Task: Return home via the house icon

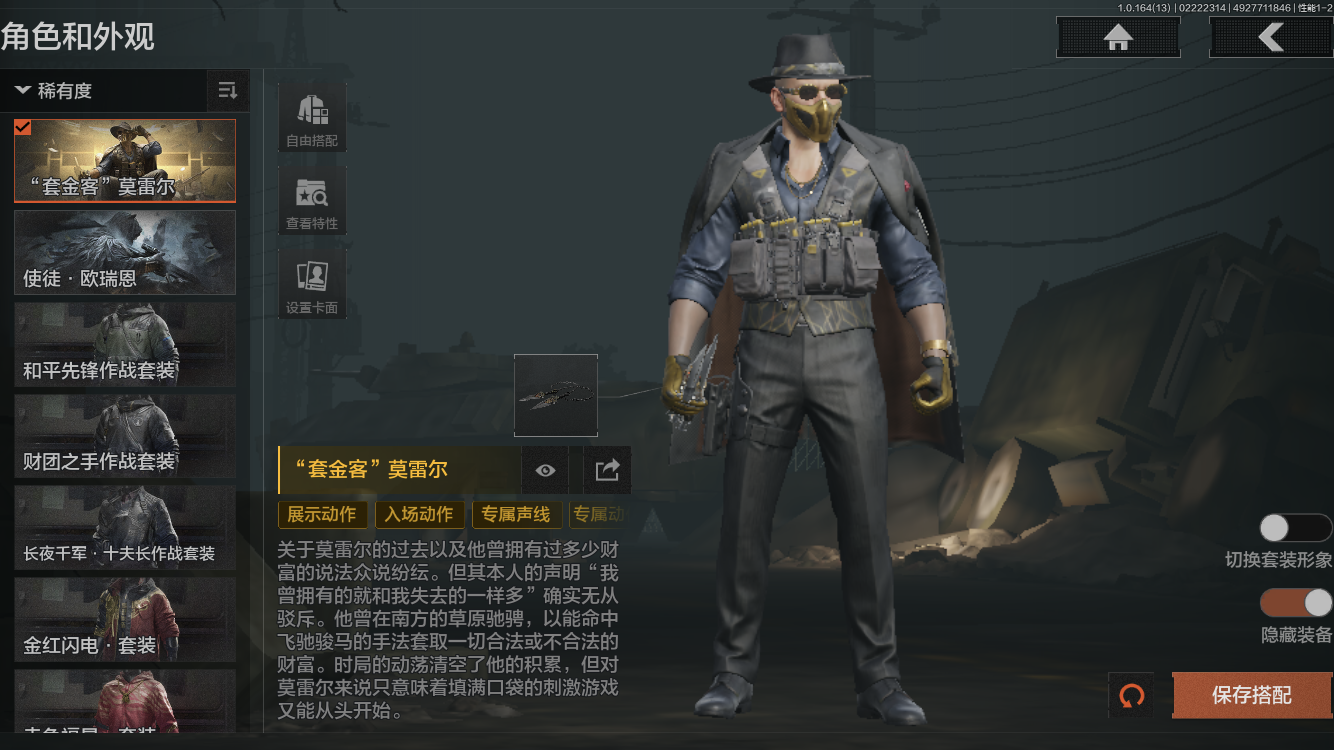Action: pos(1117,37)
